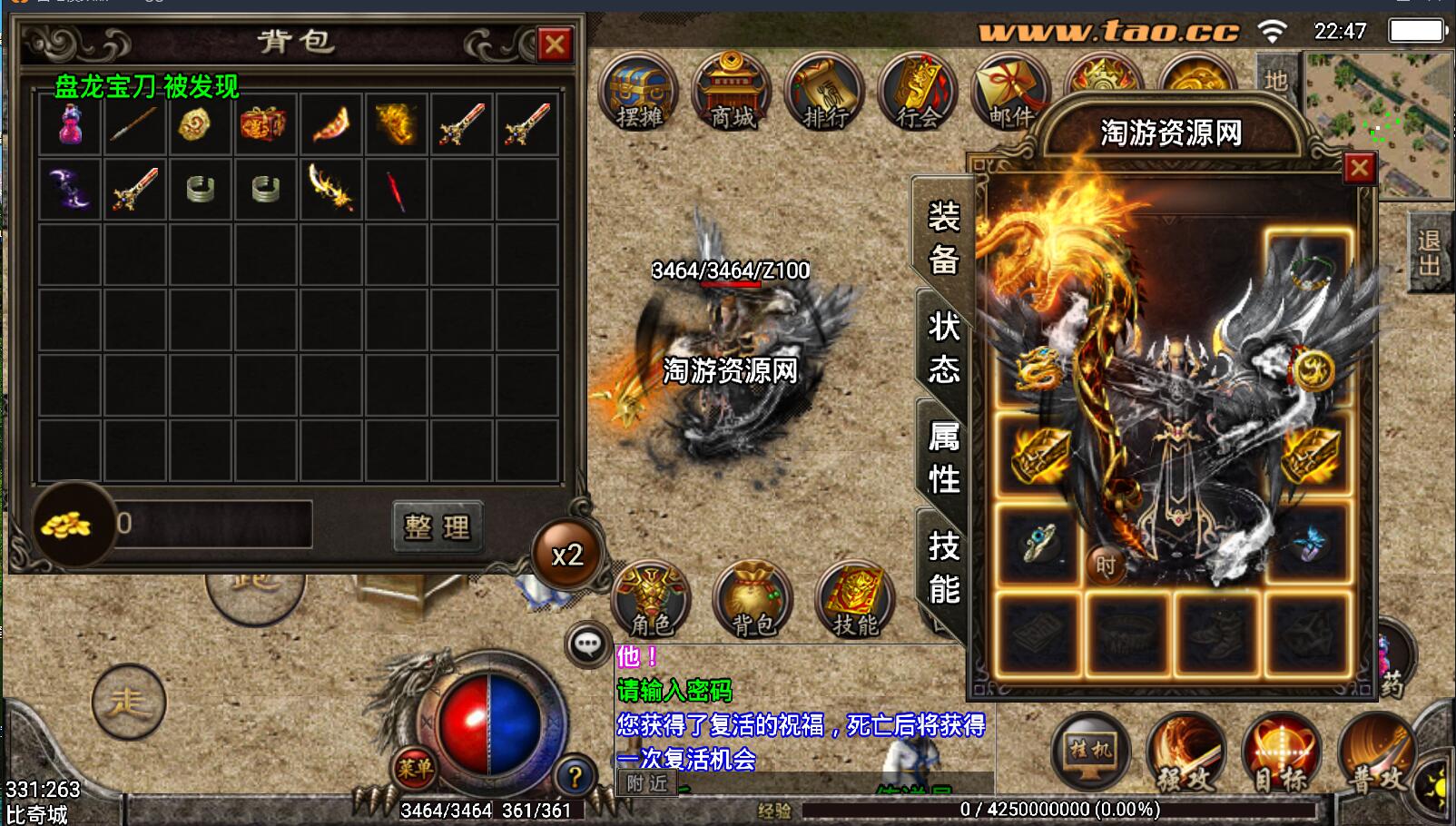The height and width of the screenshot is (826, 1456).
Task: Open the 技能 skill book button
Action: 855,599
